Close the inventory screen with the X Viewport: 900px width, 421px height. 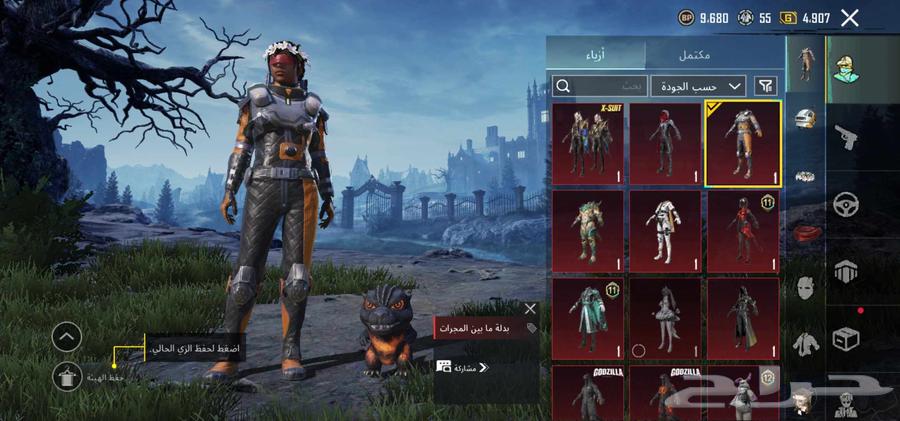(850, 17)
